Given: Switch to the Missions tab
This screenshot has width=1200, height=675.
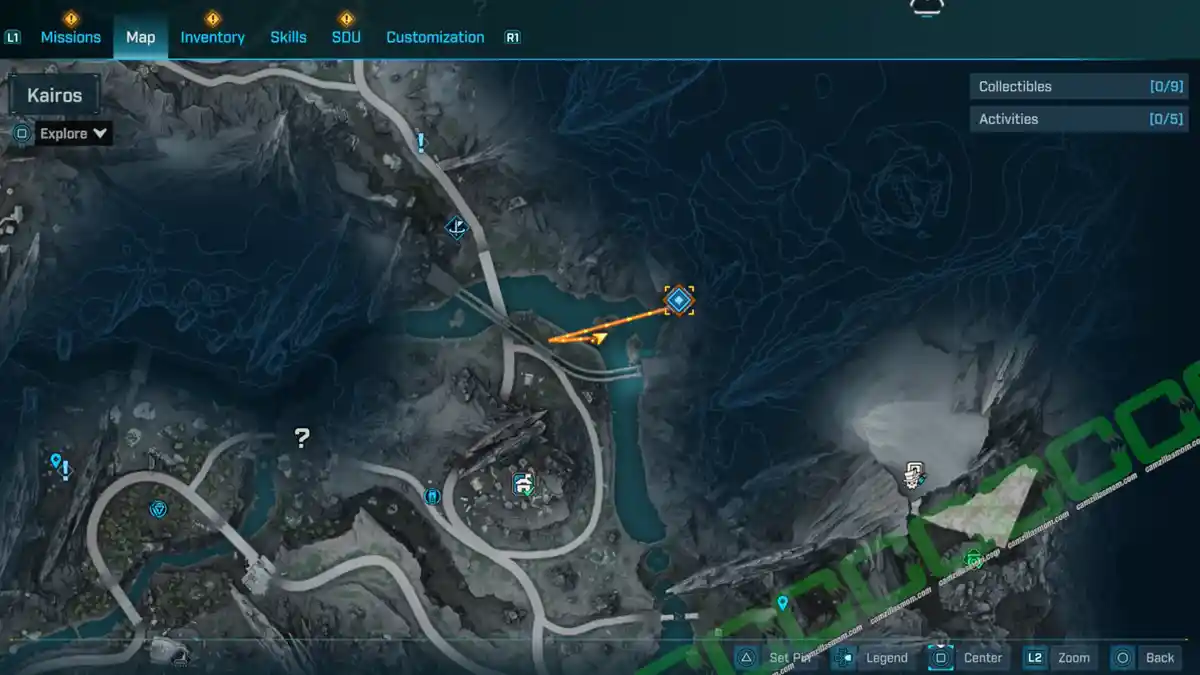Looking at the screenshot, I should click(70, 37).
